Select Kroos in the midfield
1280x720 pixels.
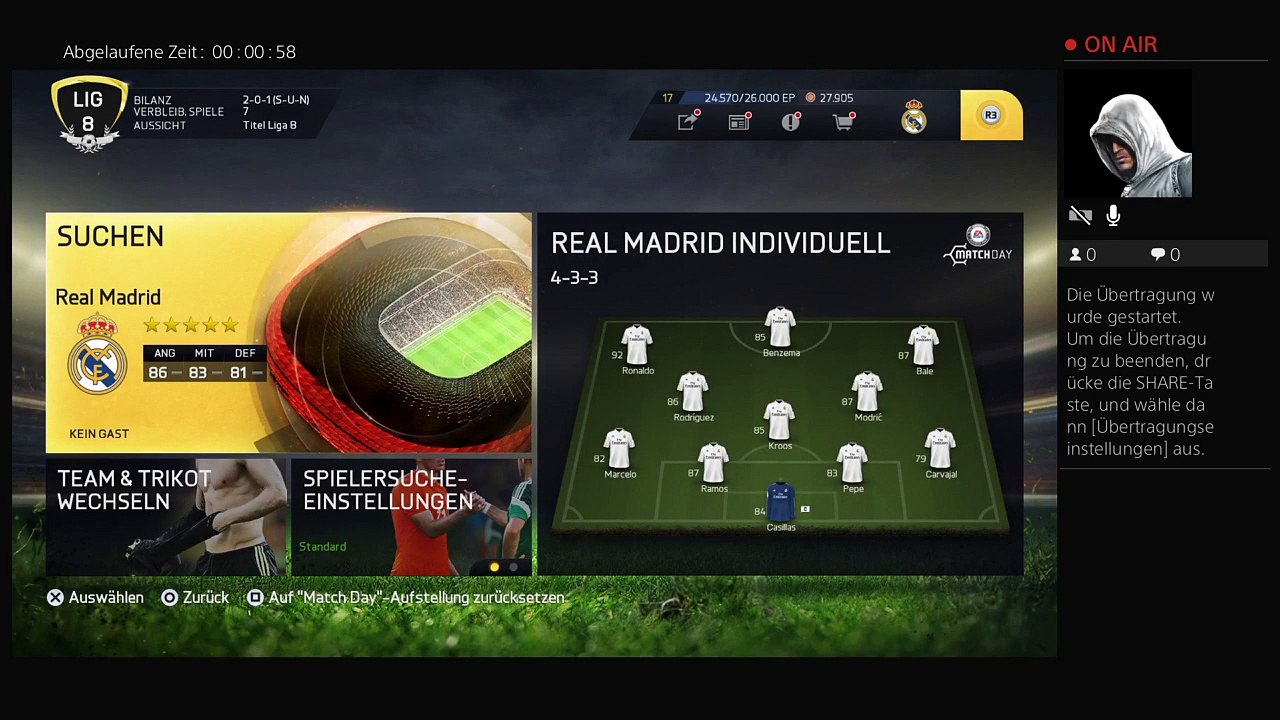pos(779,421)
